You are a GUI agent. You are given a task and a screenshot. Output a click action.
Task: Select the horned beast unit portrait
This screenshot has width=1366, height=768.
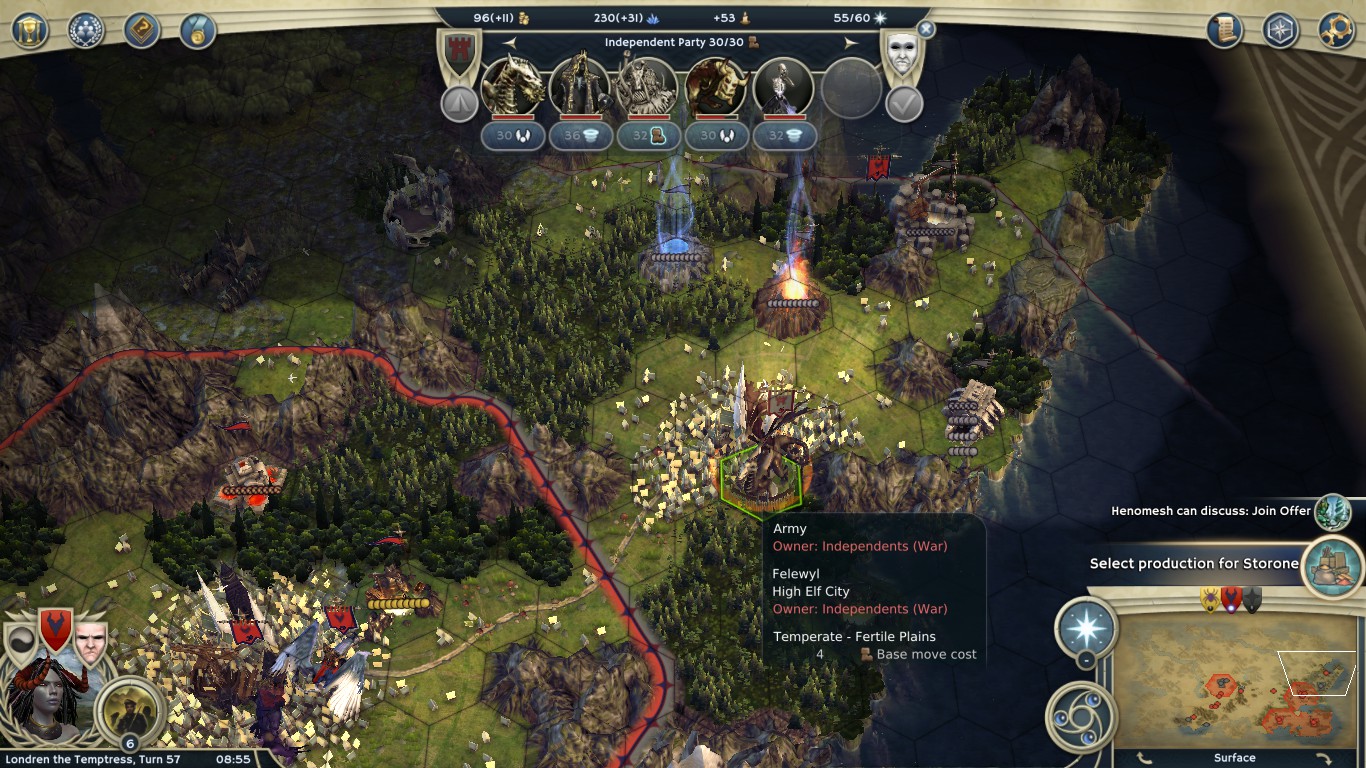click(716, 88)
